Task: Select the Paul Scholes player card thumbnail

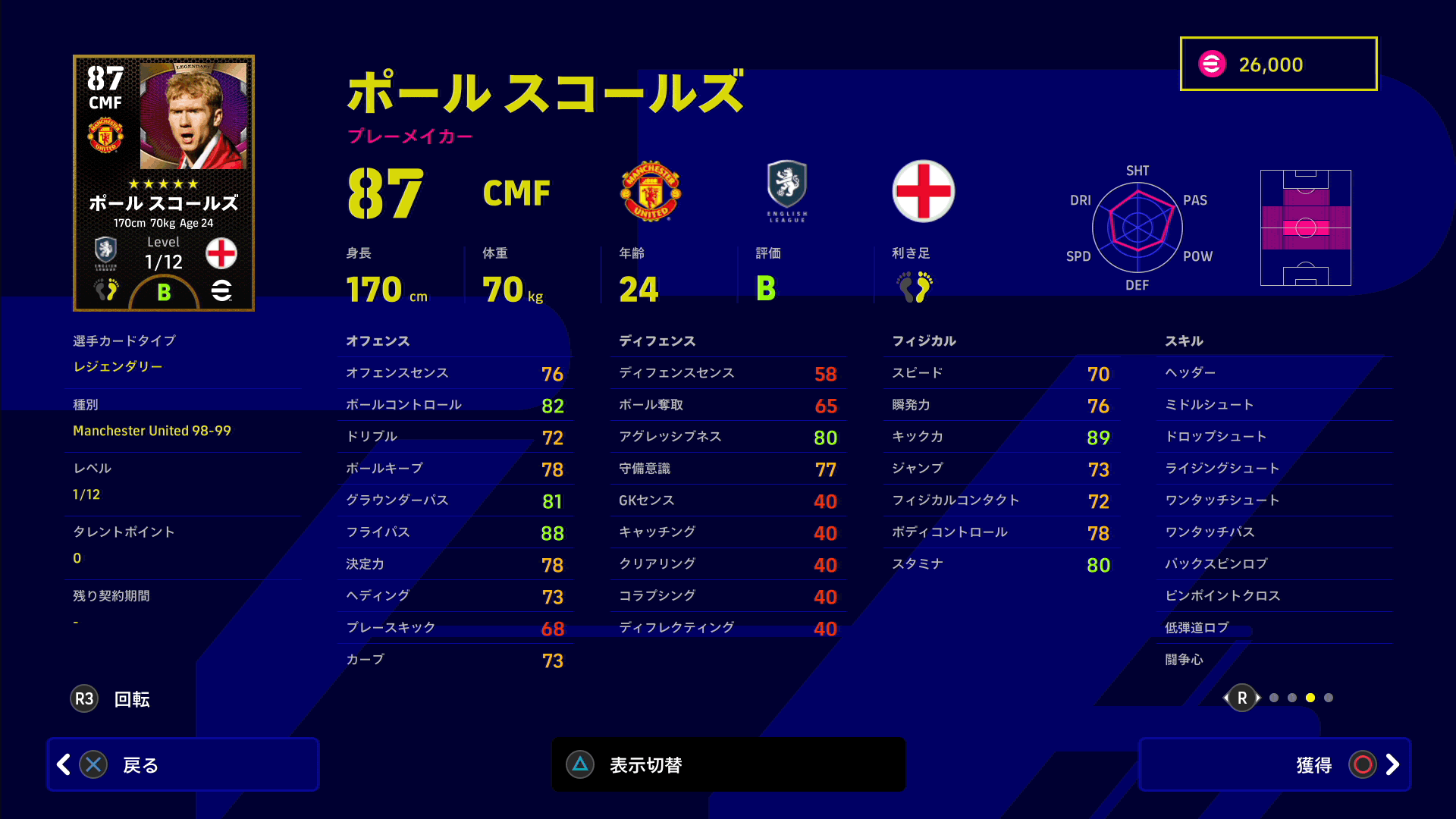Action: coord(164,183)
